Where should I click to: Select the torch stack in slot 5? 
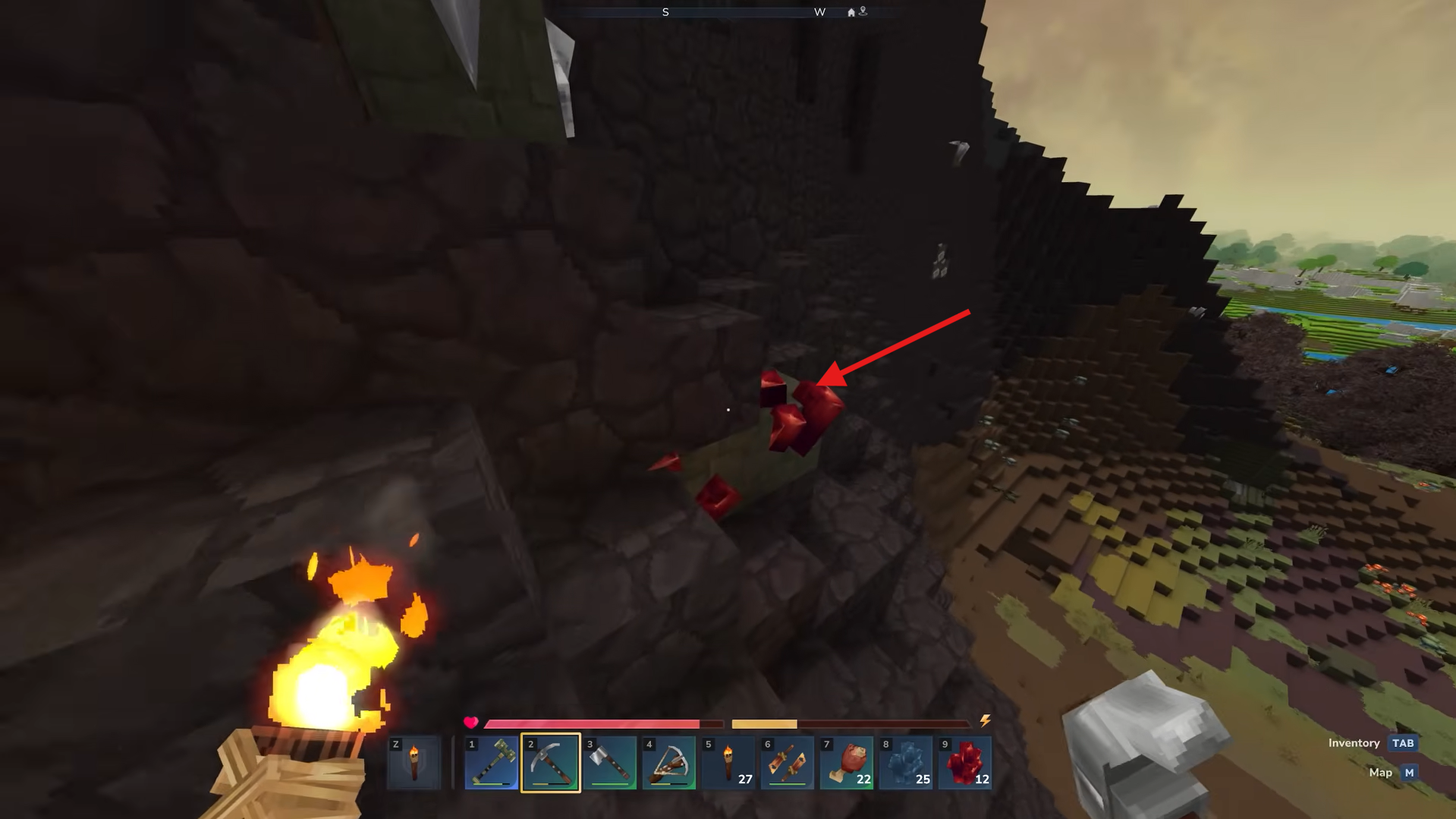tap(730, 763)
